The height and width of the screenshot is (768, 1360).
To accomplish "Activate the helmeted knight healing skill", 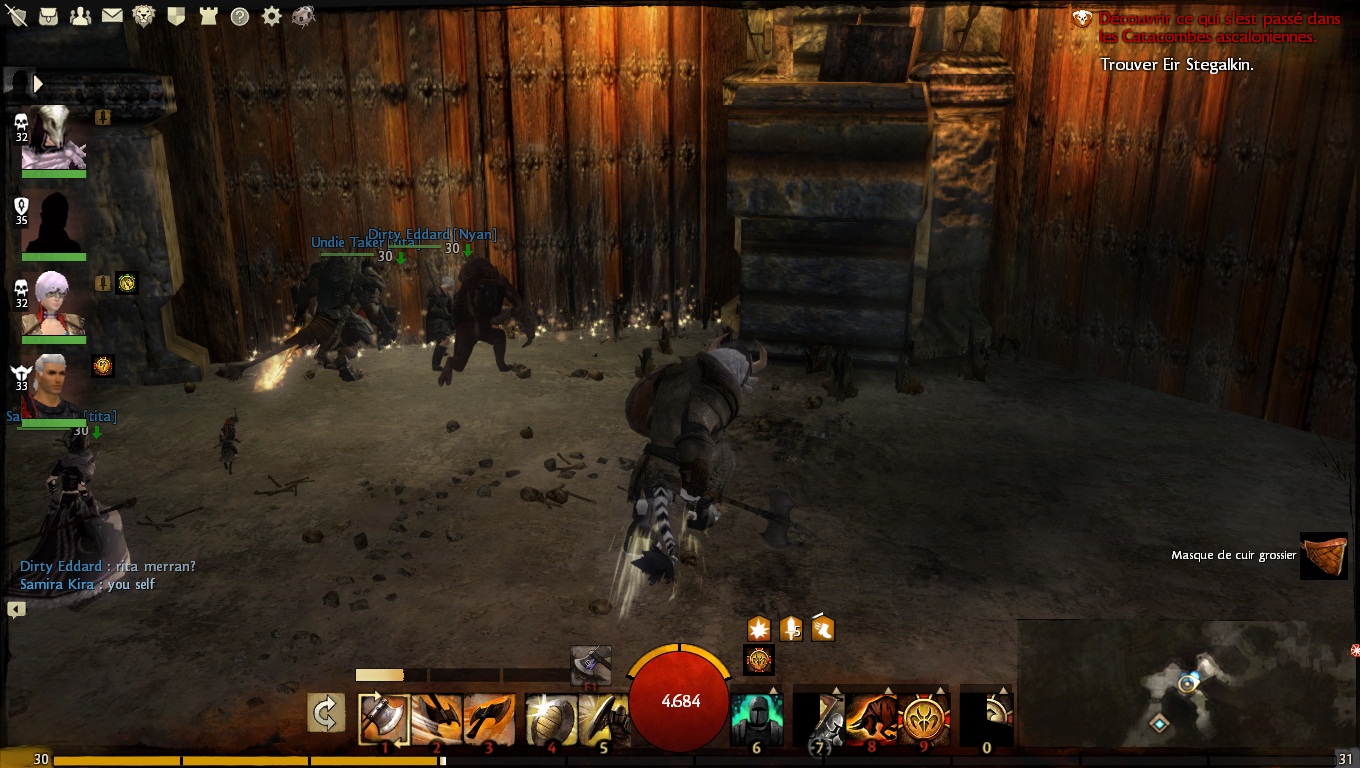I will tap(756, 718).
